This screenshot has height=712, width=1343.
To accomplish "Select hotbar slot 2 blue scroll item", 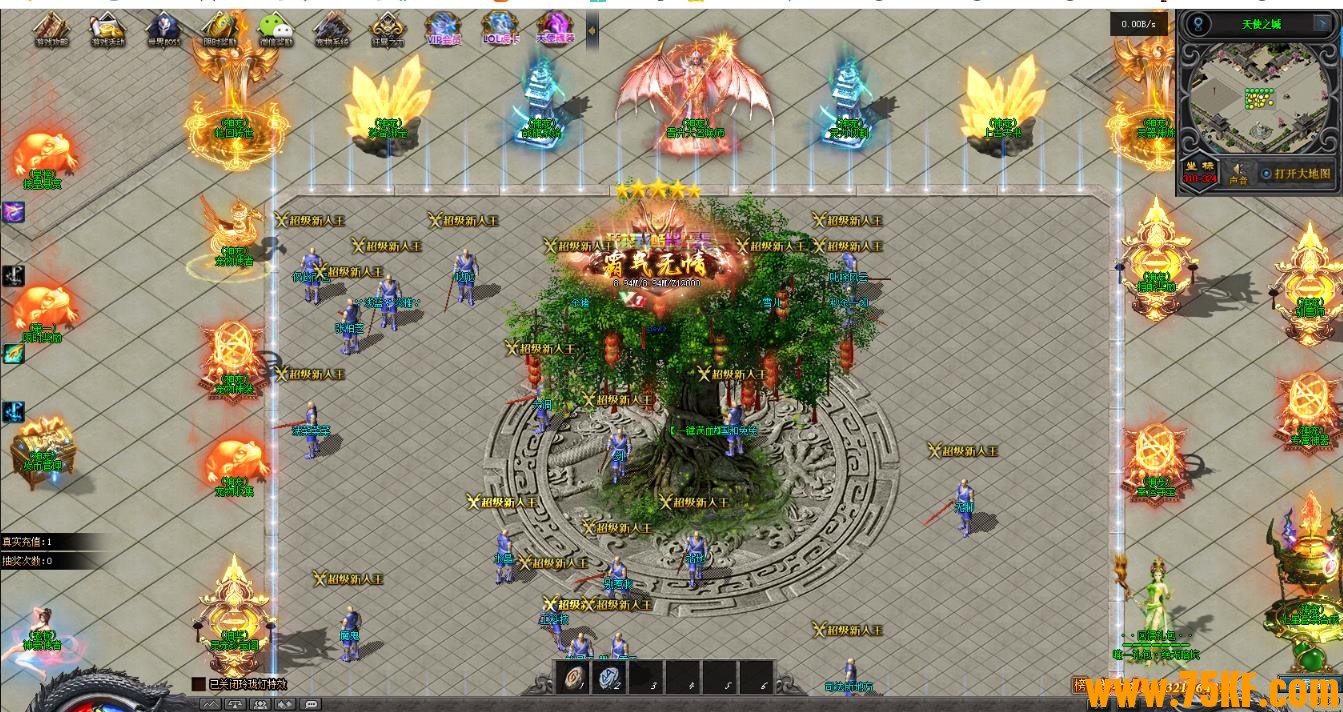I will 610,678.
